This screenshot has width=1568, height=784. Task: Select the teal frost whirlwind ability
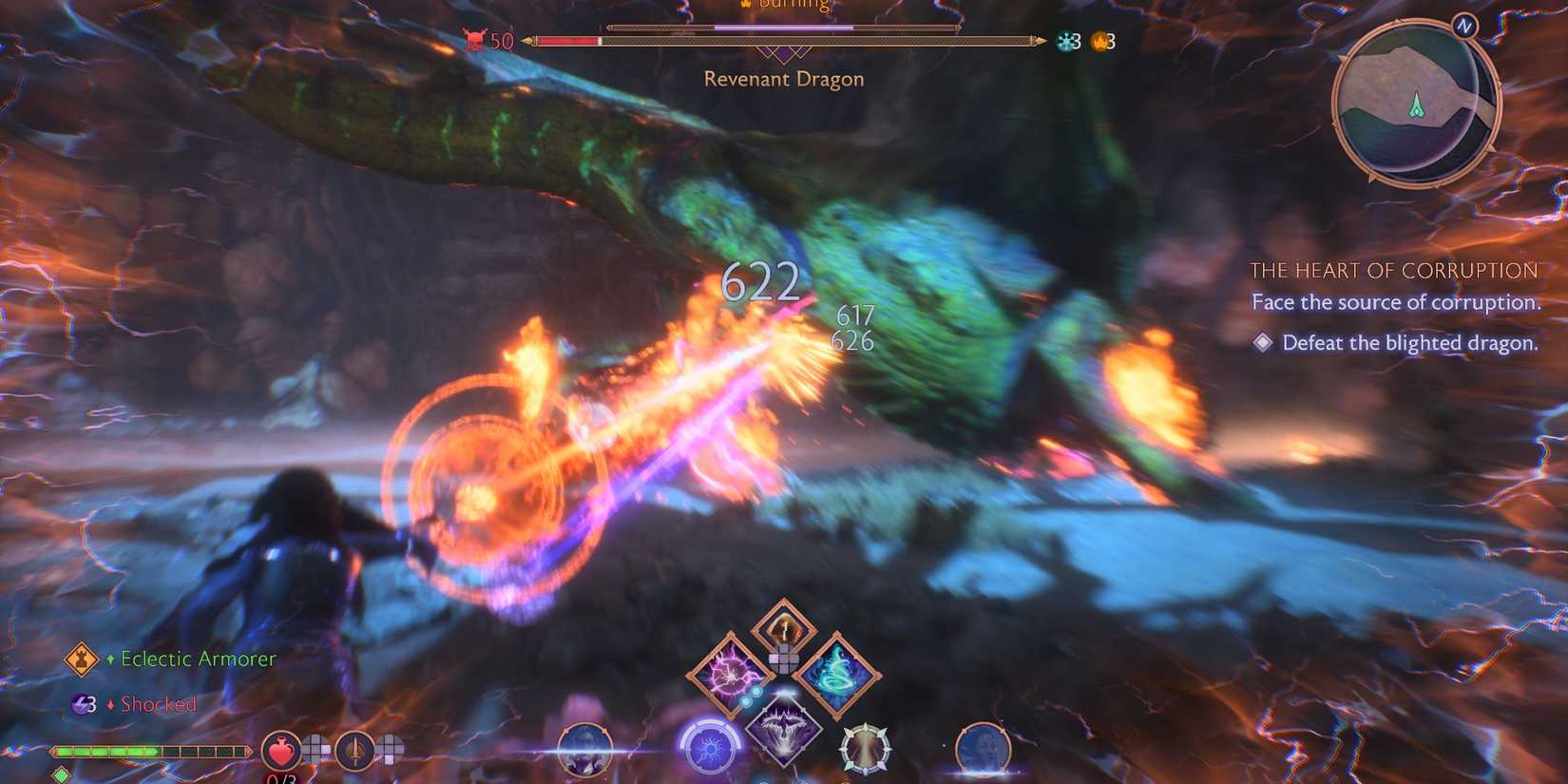836,675
